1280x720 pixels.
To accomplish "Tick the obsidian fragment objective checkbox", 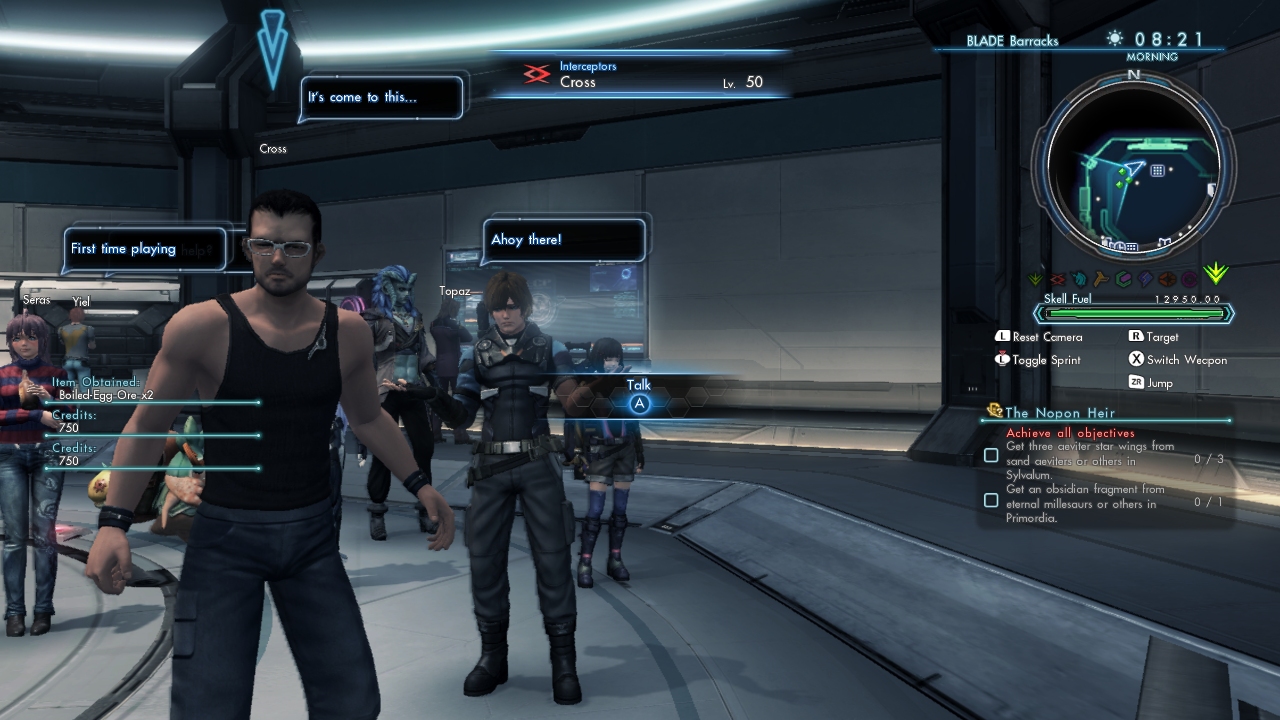I will 991,500.
